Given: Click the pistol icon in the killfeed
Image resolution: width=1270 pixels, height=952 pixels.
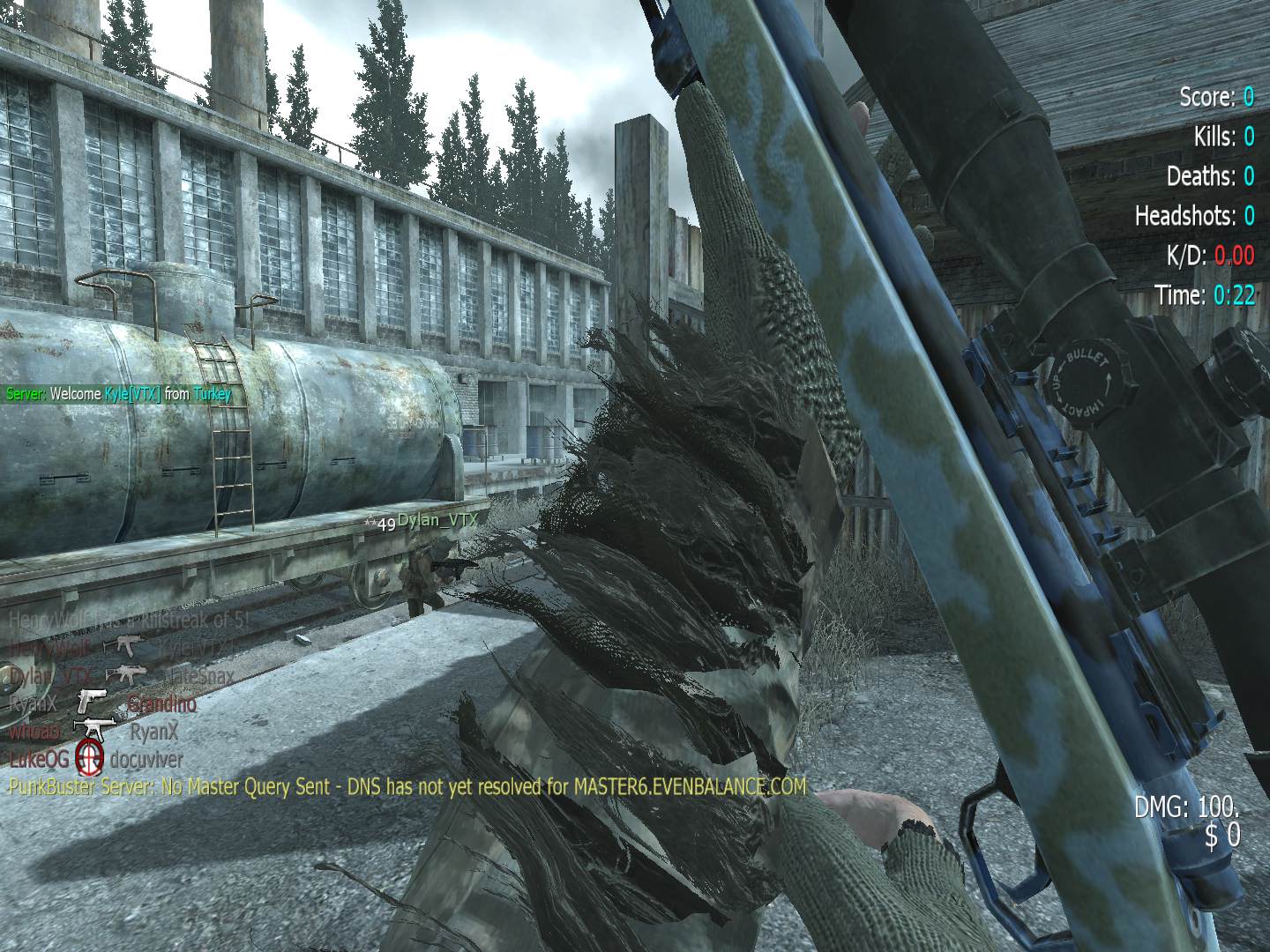Looking at the screenshot, I should click(x=91, y=702).
